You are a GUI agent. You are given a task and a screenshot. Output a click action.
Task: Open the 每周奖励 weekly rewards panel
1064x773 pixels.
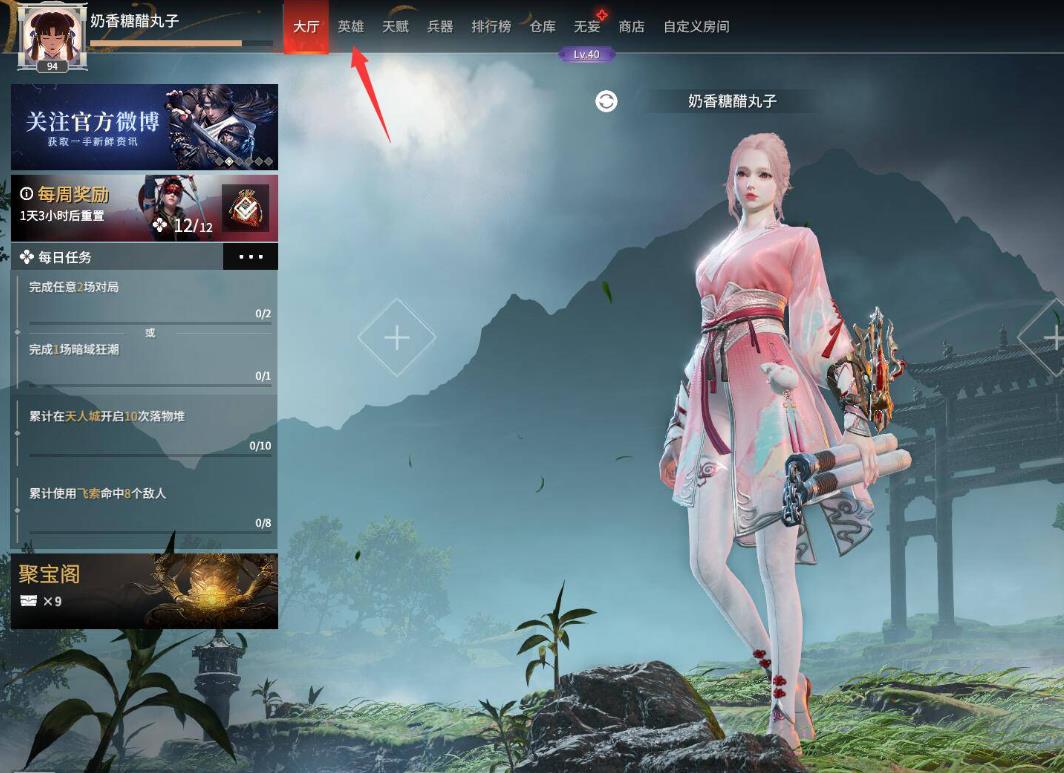point(110,208)
